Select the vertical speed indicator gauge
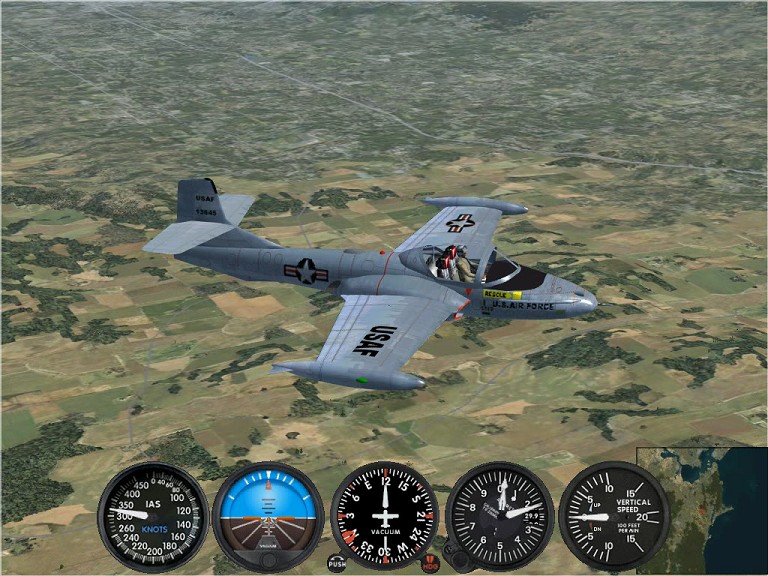This screenshot has height=576, width=768. (612, 516)
